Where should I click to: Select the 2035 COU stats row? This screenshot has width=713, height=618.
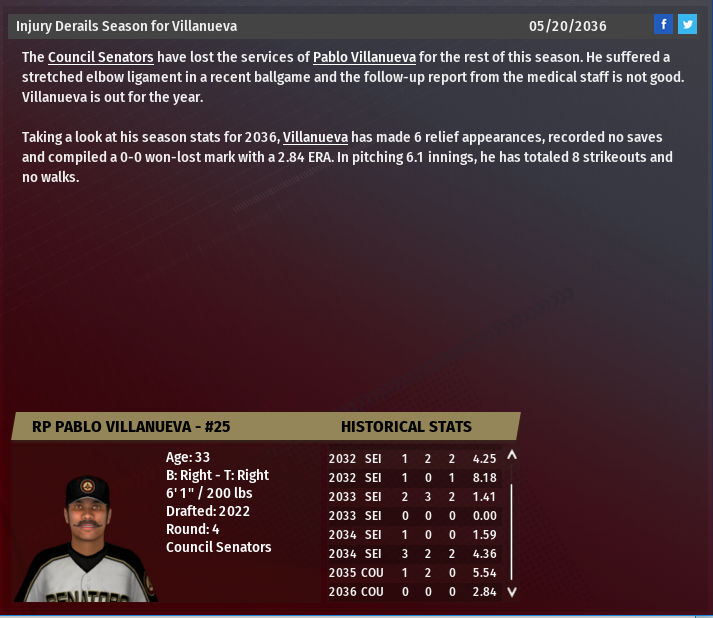[x=410, y=573]
